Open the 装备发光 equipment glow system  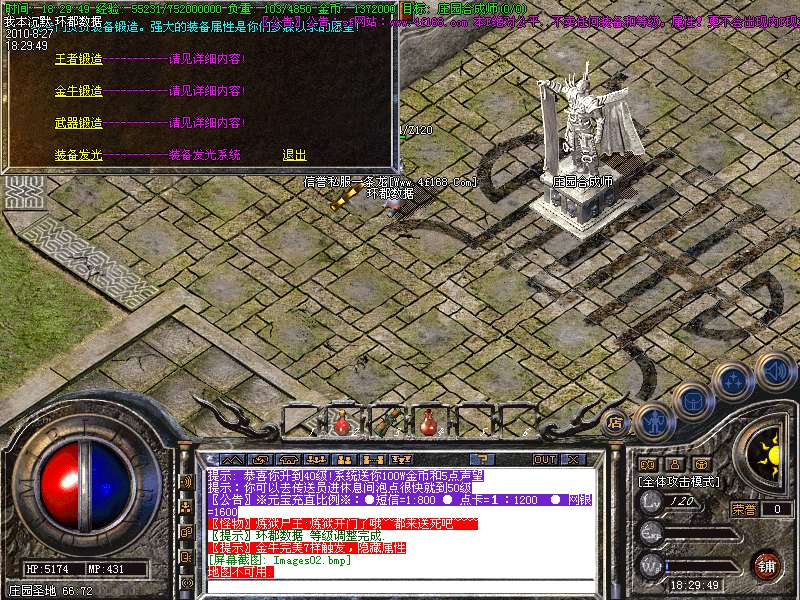[78, 155]
